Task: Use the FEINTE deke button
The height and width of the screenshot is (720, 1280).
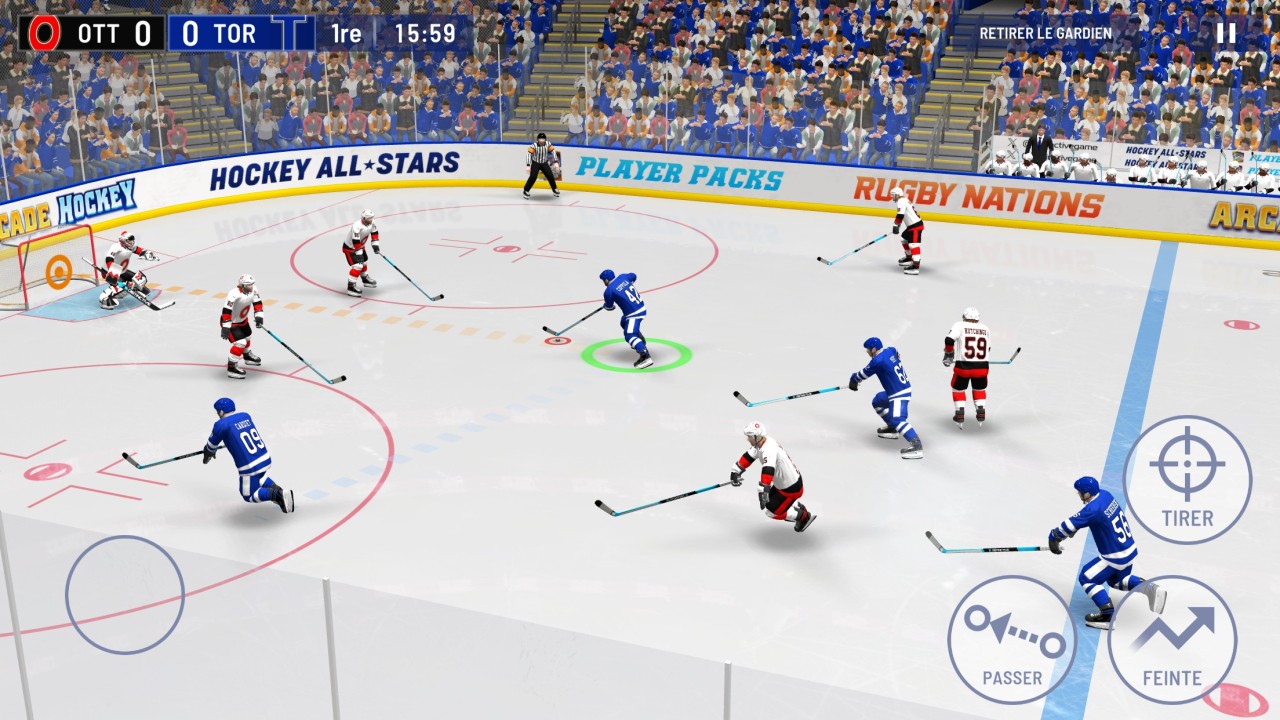Action: tap(1172, 639)
